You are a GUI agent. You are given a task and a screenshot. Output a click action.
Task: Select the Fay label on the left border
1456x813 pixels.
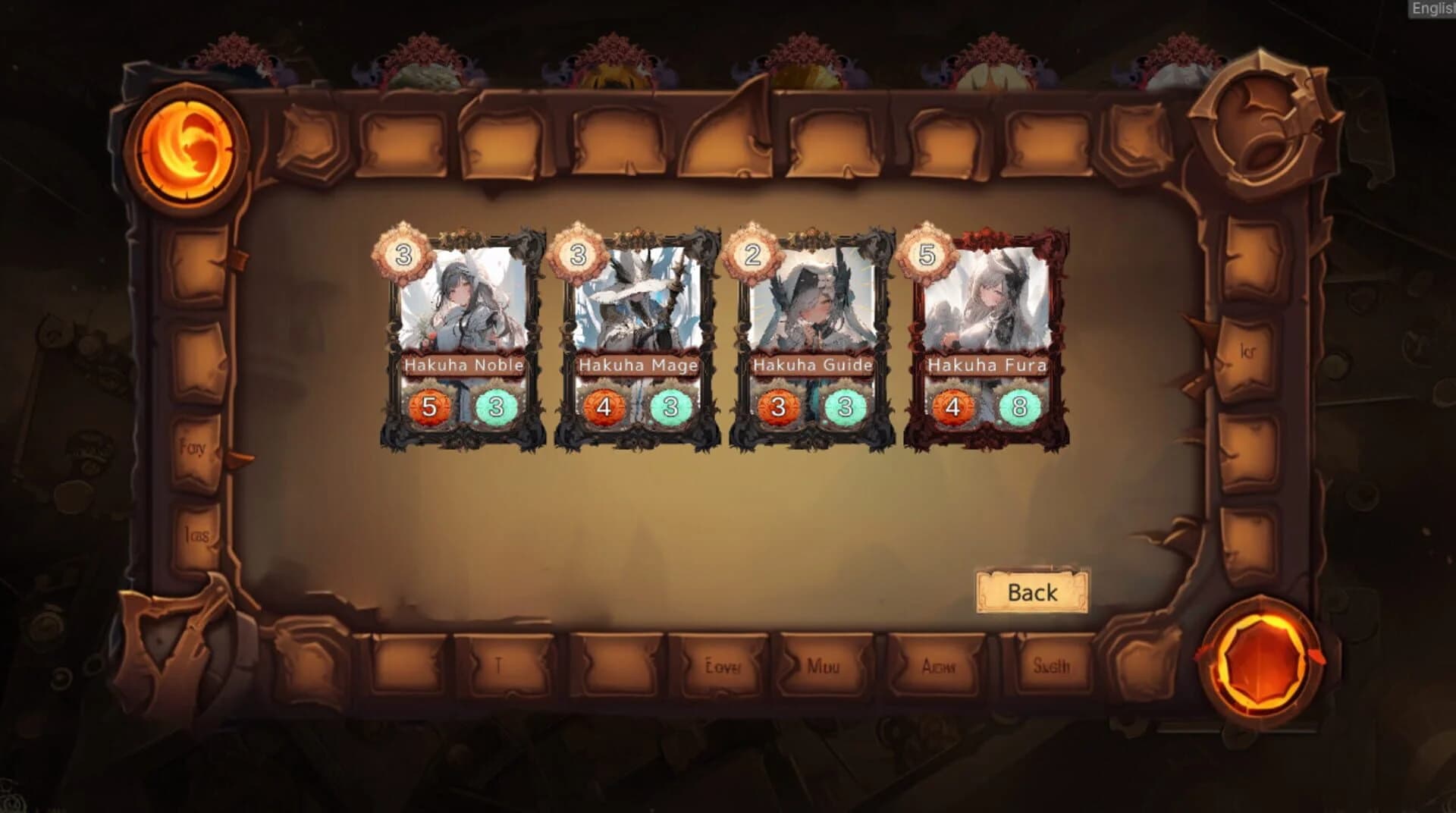click(x=193, y=447)
